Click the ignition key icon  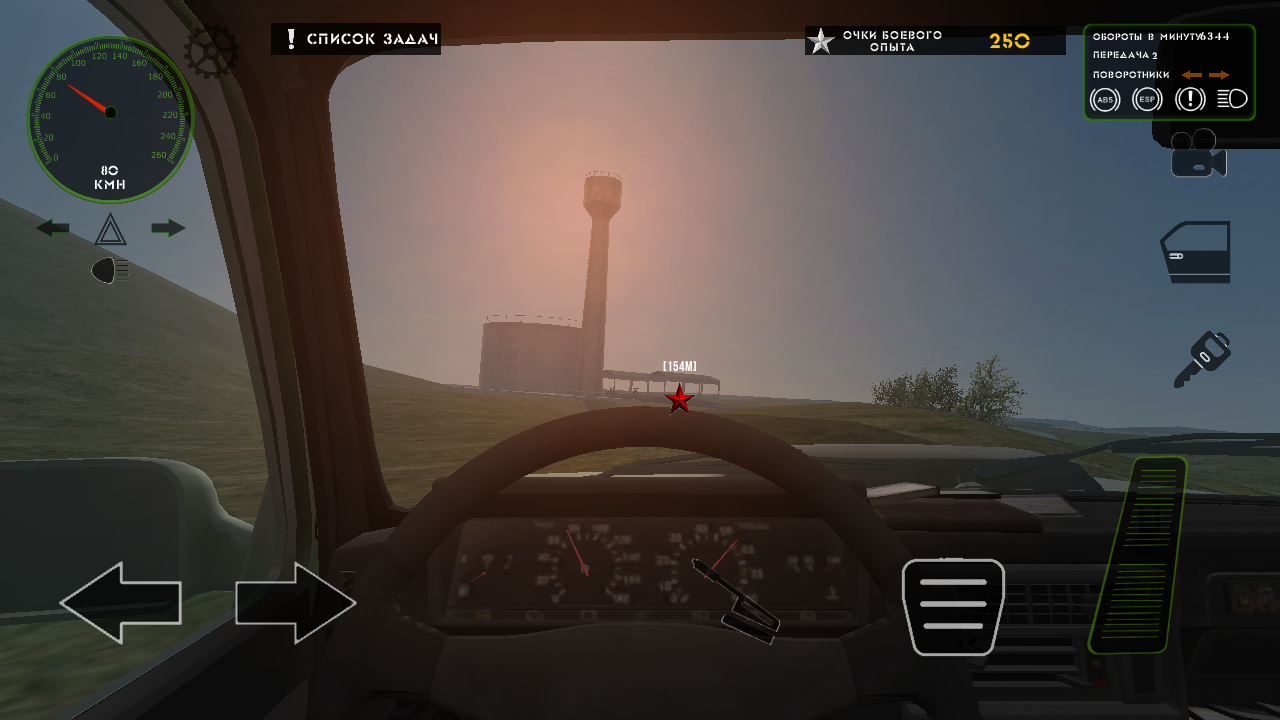[1201, 359]
